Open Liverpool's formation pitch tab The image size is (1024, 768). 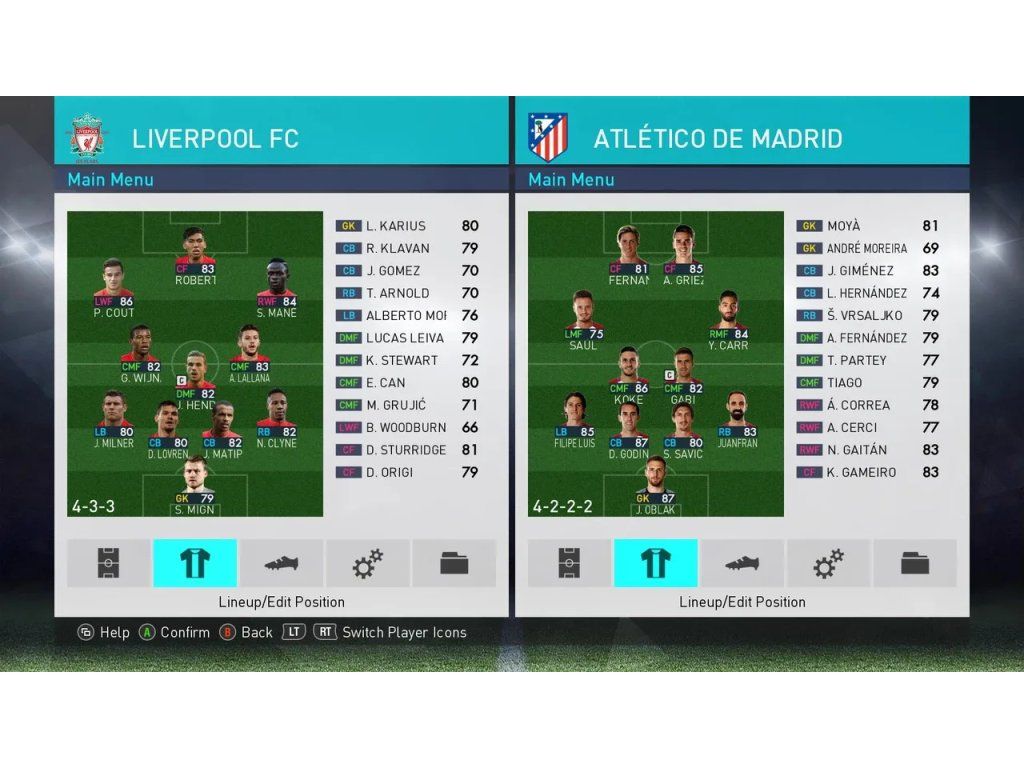click(109, 563)
